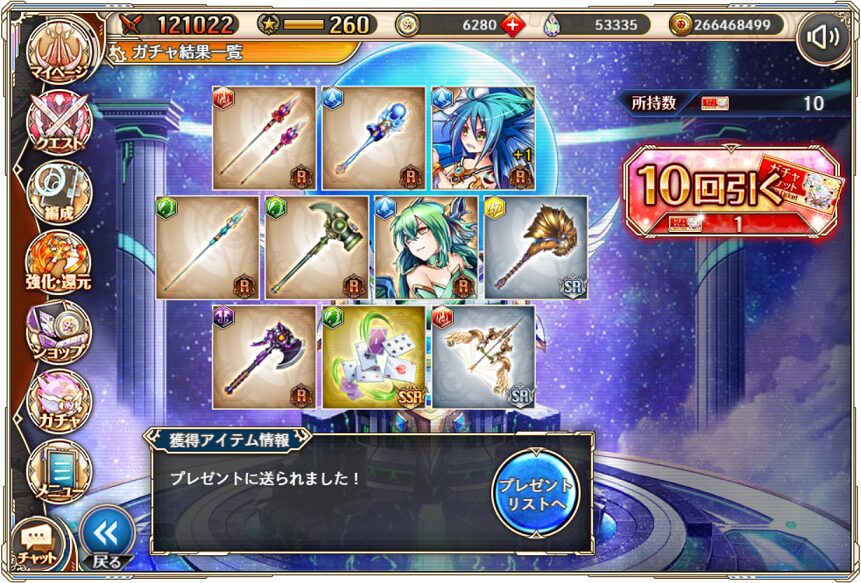Choose the SR golden fan mace result
The image size is (861, 583).
(x=535, y=247)
